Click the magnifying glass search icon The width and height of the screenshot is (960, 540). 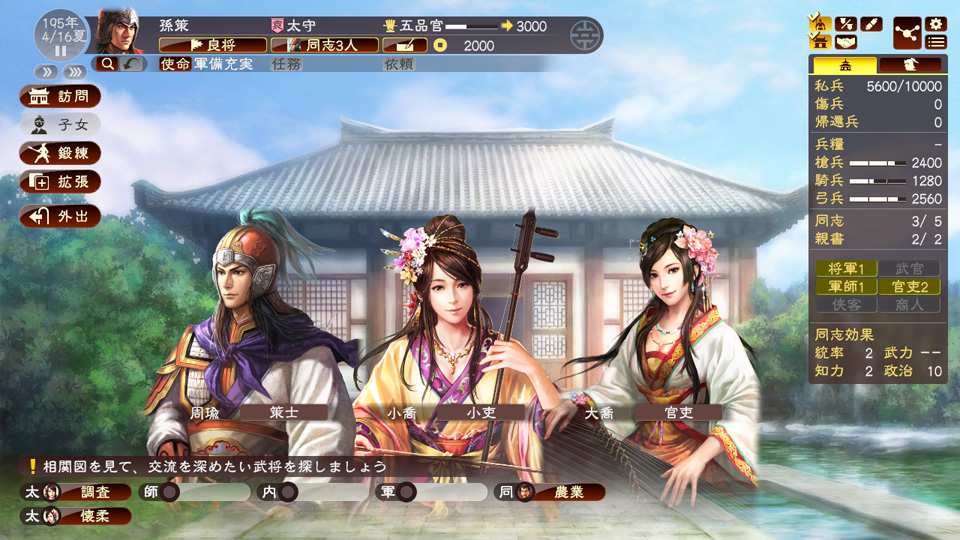(107, 63)
